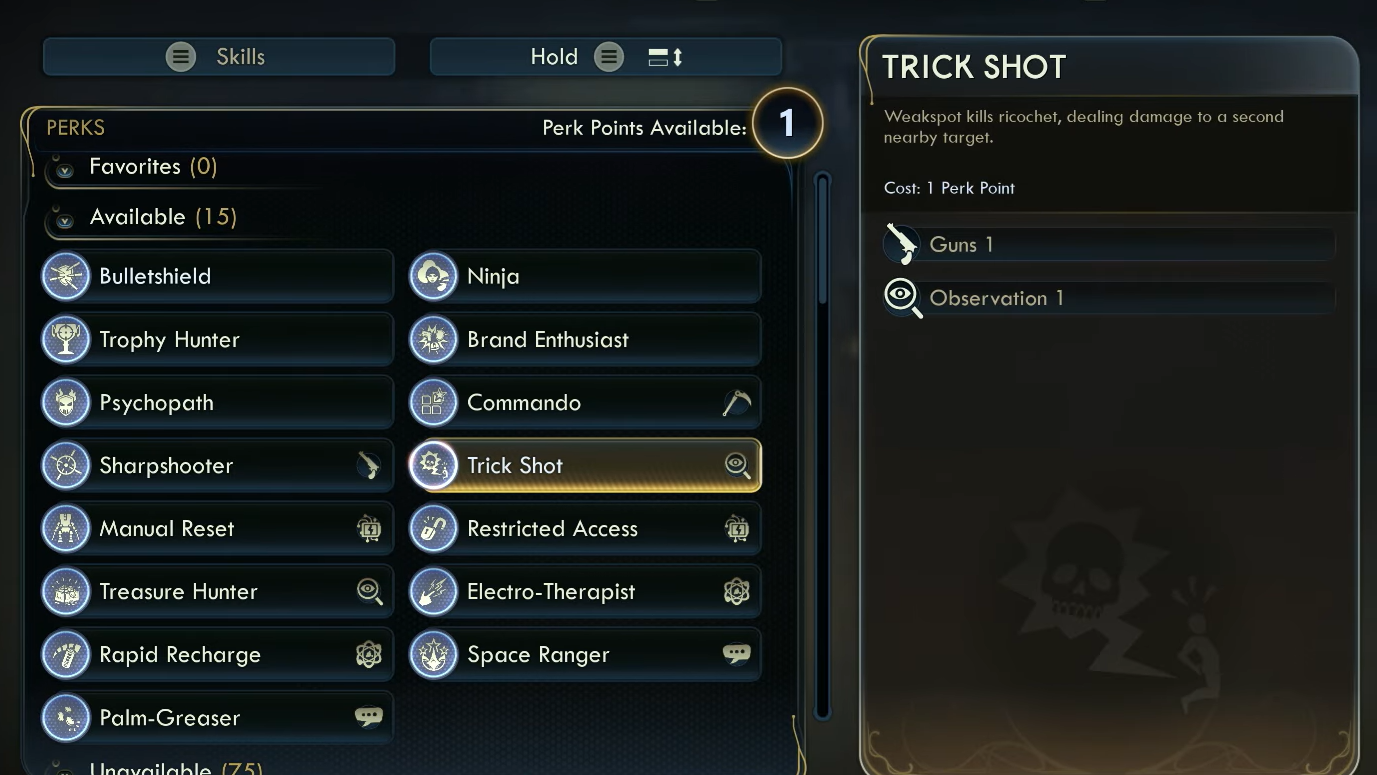This screenshot has height=775, width=1377.
Task: Select the Manual Reset perk
Action: tap(217, 528)
